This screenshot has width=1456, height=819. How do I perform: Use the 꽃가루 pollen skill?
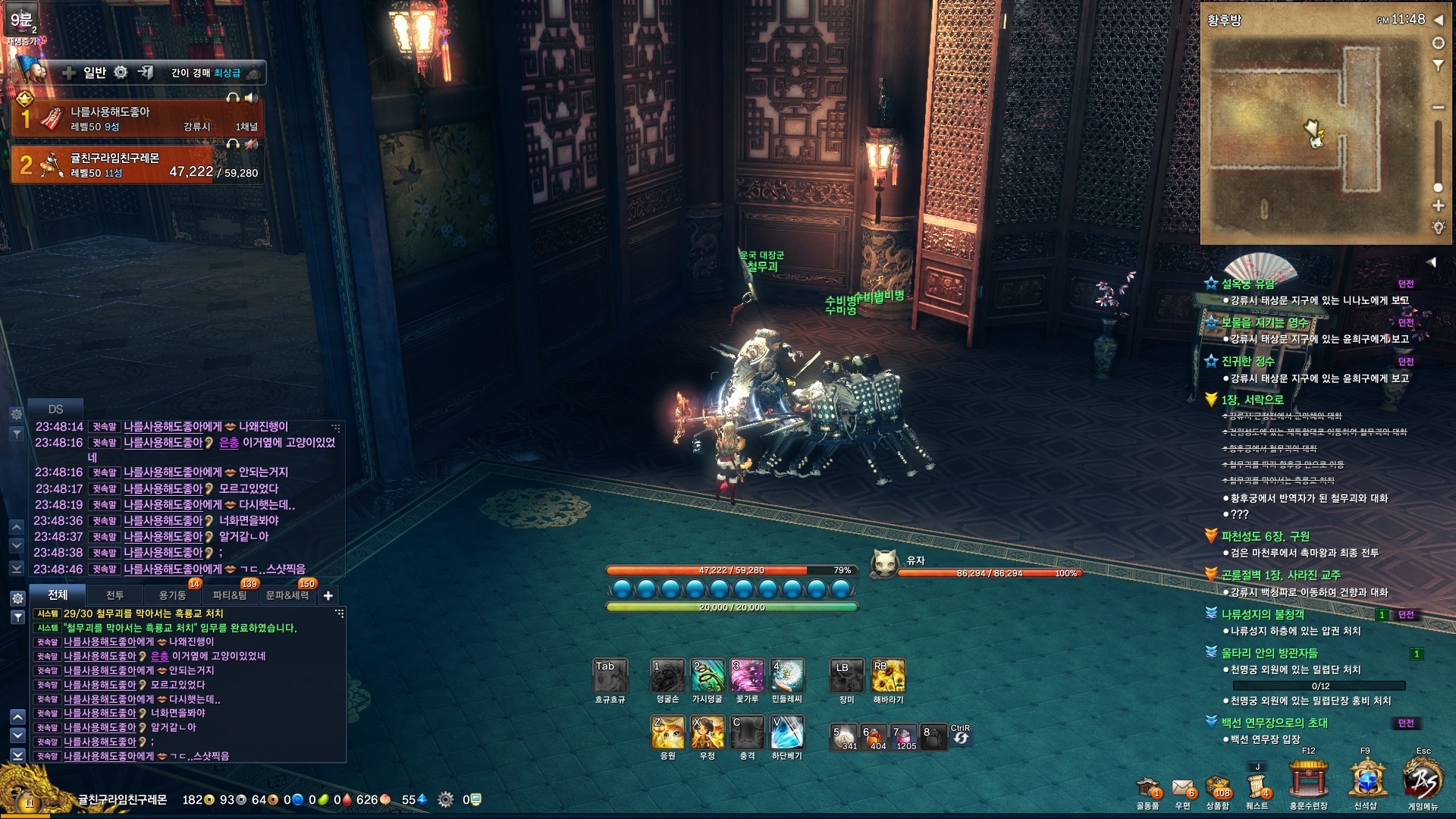point(747,675)
